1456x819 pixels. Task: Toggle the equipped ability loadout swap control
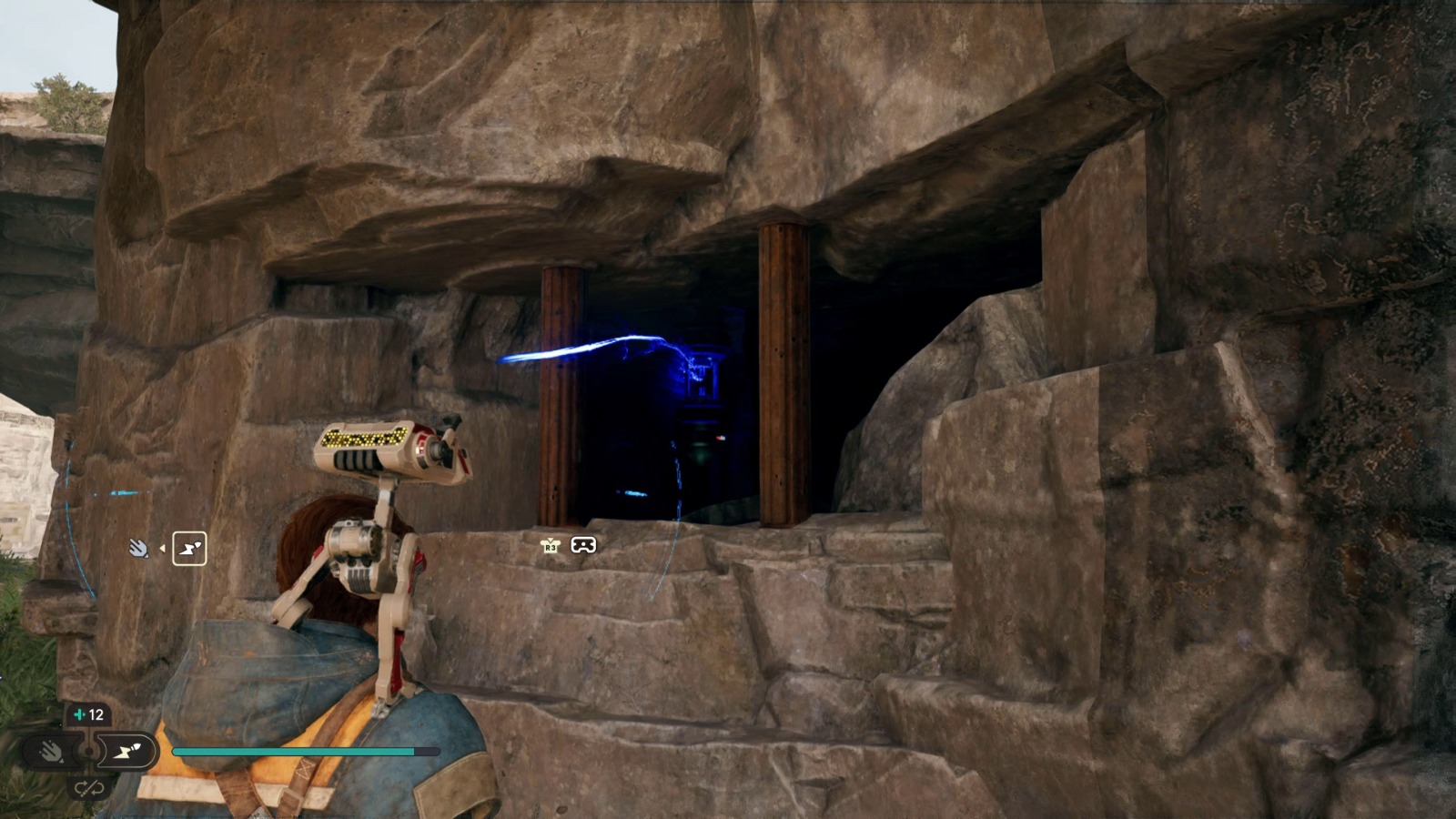(90, 788)
